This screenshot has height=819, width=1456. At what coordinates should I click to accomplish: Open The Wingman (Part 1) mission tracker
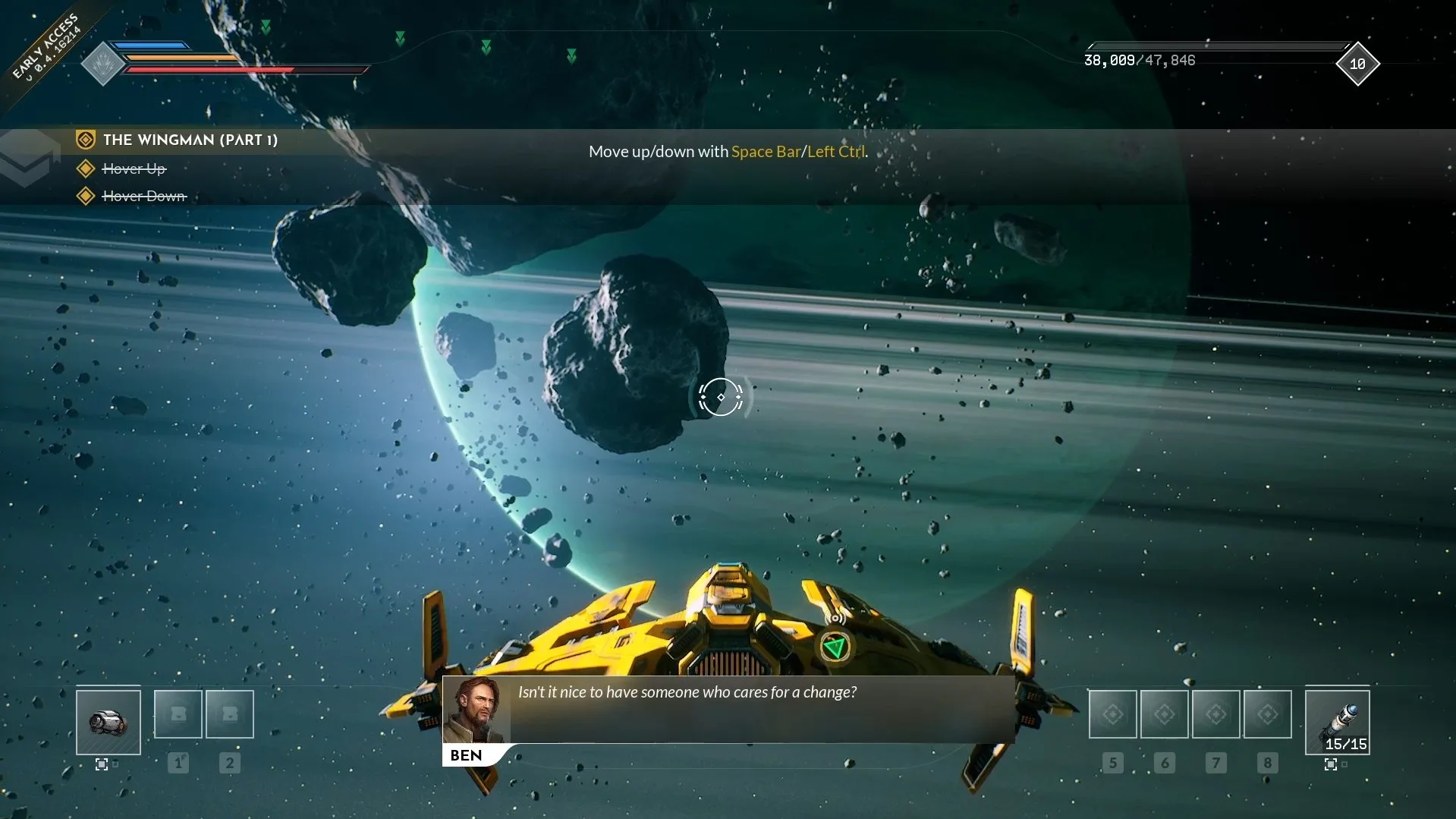pyautogui.click(x=190, y=140)
